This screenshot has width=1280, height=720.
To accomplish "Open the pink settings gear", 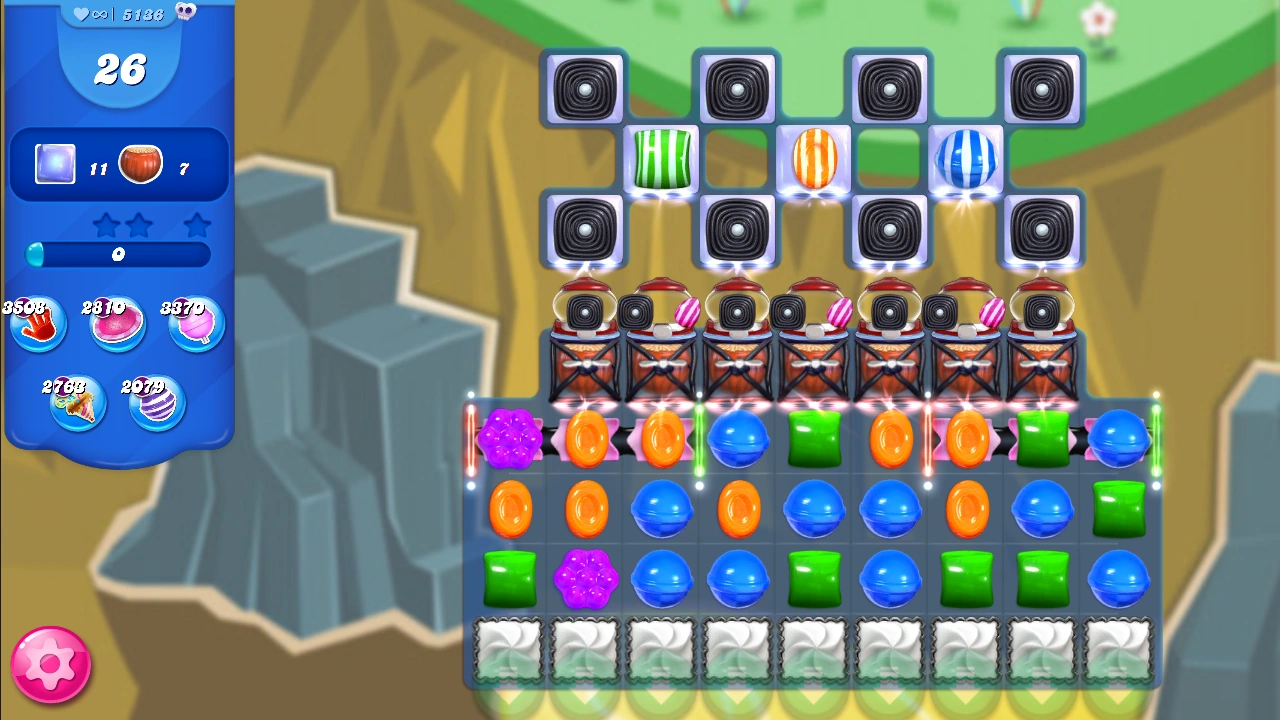I will click(50, 663).
